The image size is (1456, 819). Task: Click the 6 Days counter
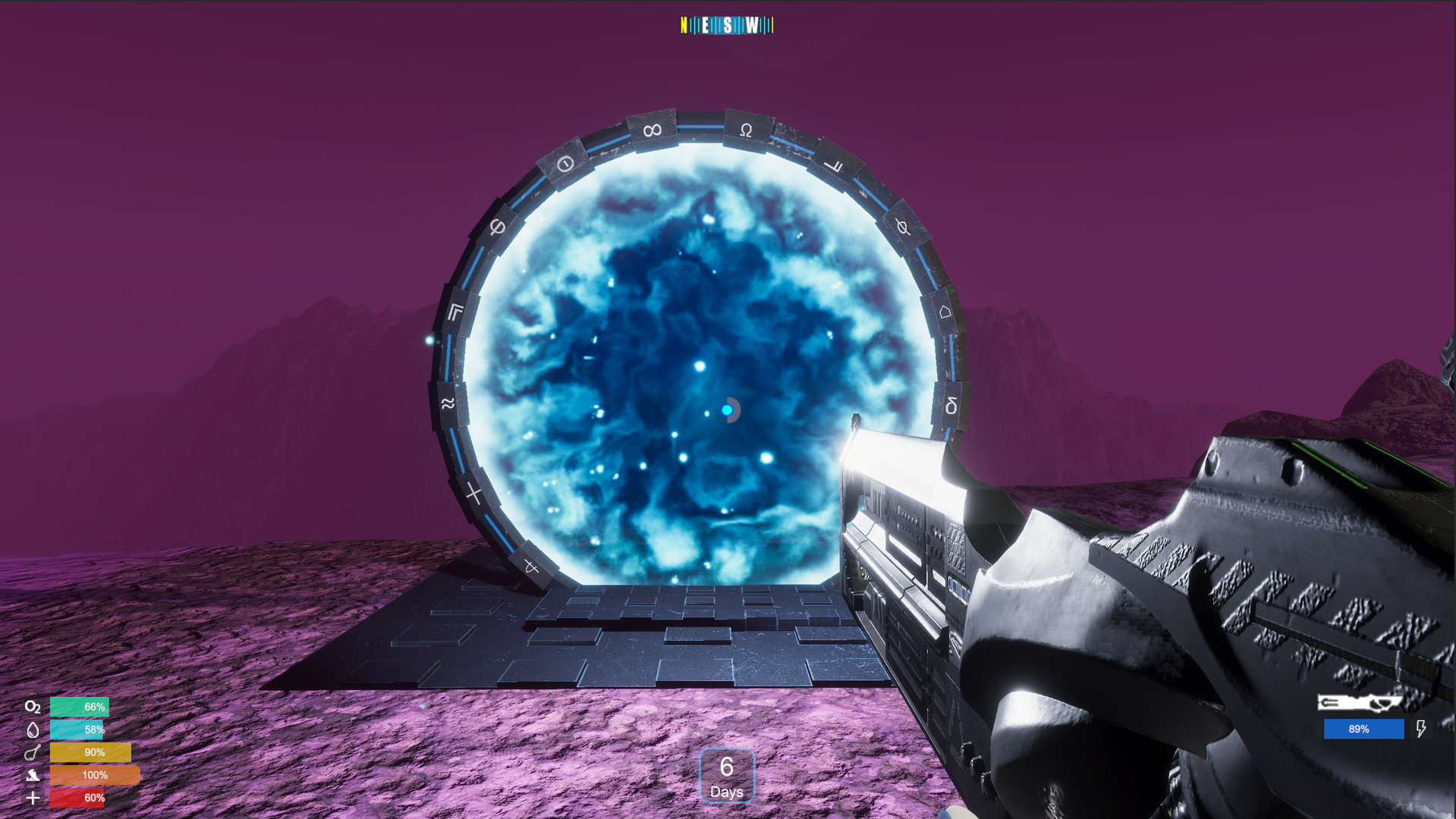[x=726, y=775]
